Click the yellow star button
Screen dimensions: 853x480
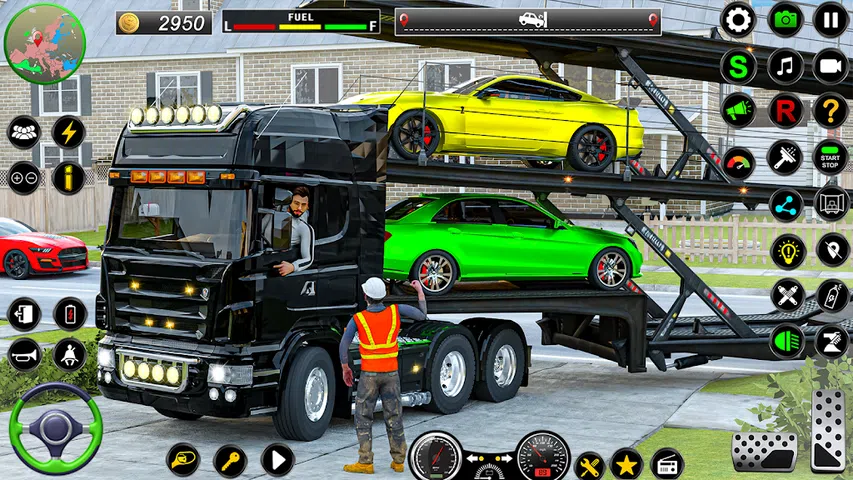coord(627,464)
